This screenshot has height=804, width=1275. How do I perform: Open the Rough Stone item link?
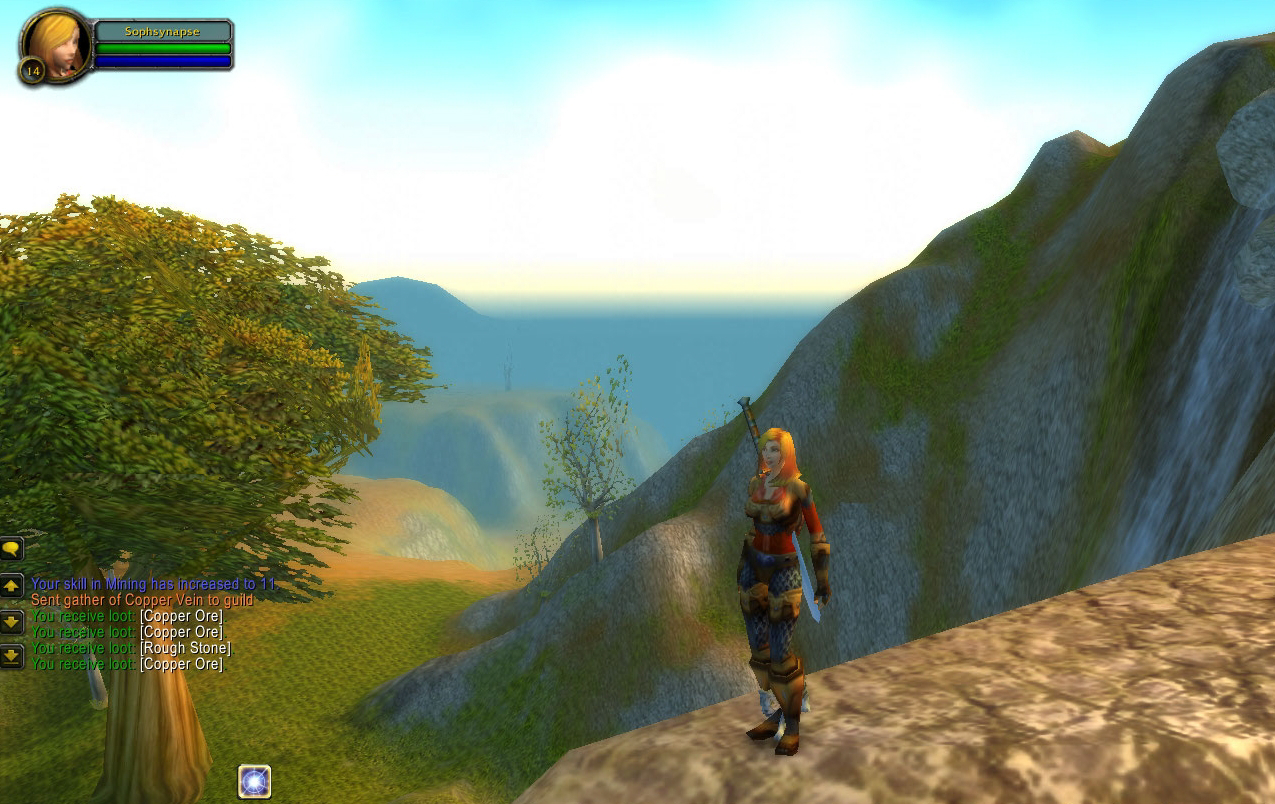[x=185, y=648]
